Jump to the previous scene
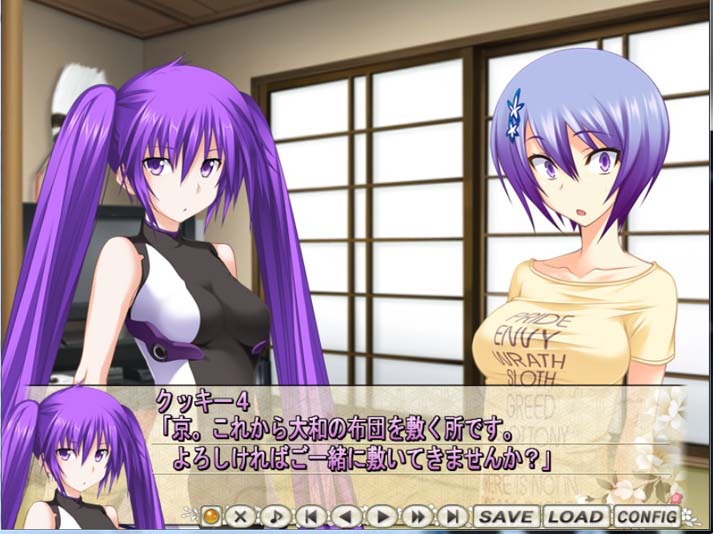Image resolution: width=713 pixels, height=534 pixels. click(x=311, y=517)
